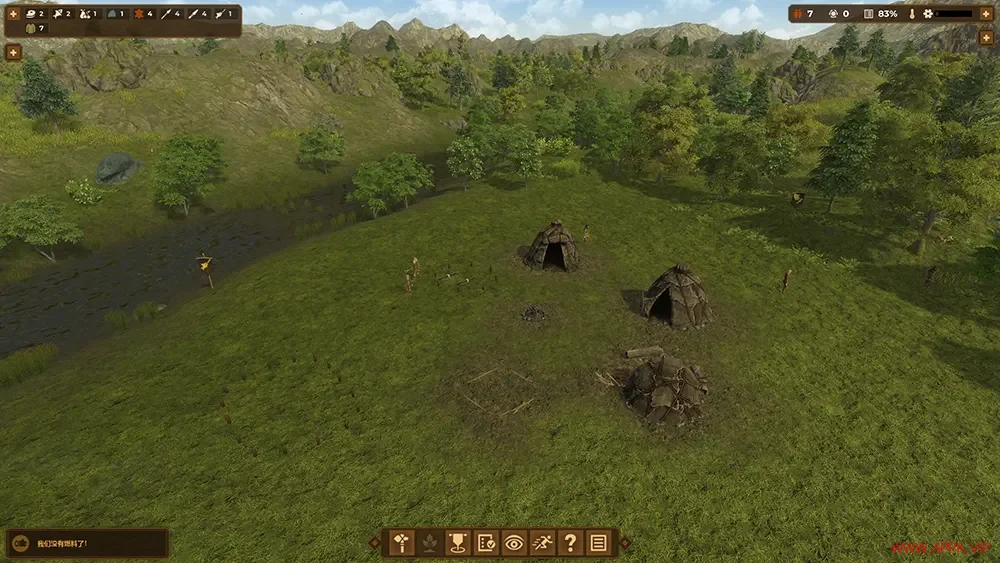Open the out-of-fuel notification message
The image size is (1000, 563).
pos(87,543)
